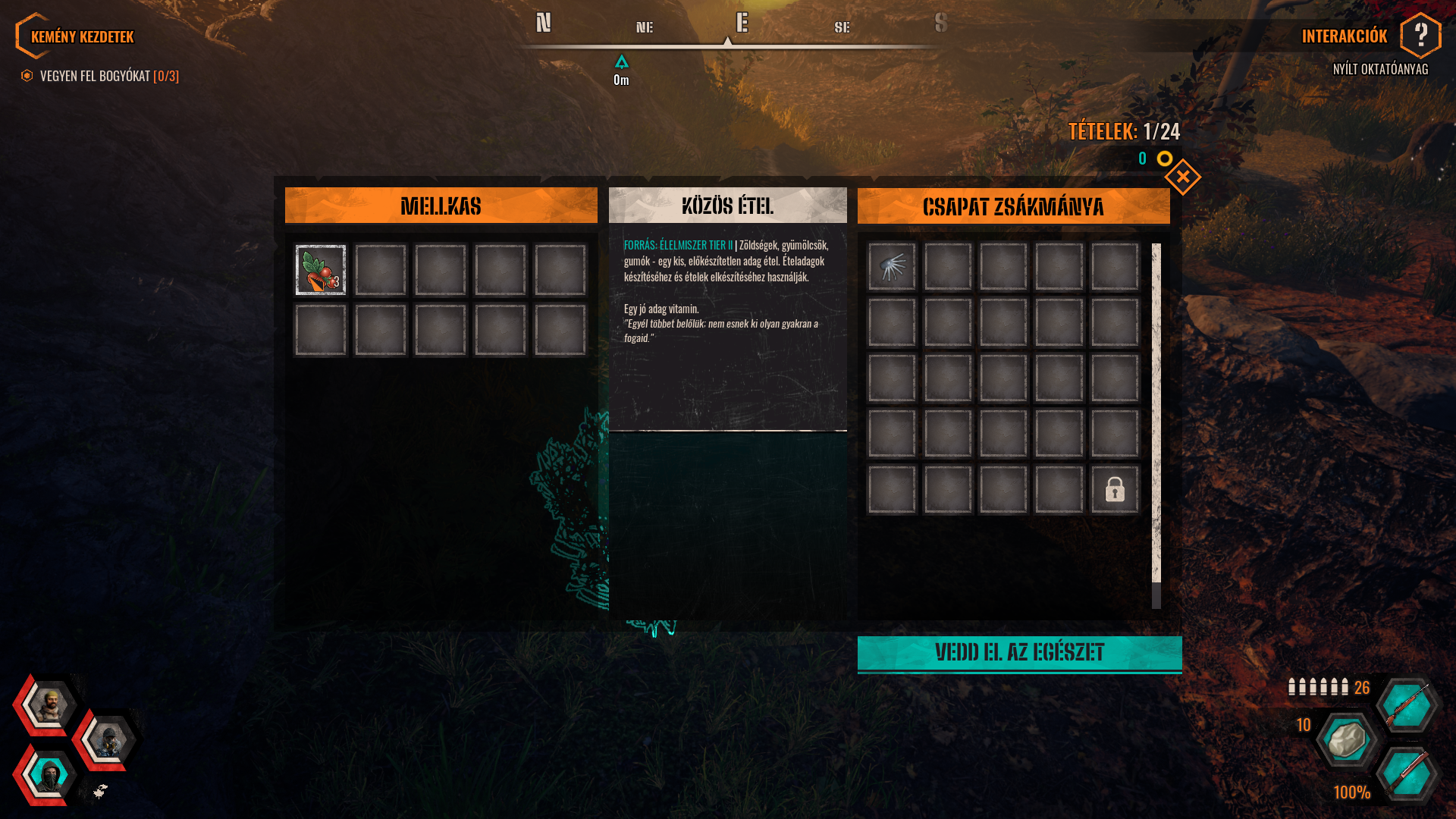
Task: Select the gas-mask survivor portrait
Action: point(107,740)
